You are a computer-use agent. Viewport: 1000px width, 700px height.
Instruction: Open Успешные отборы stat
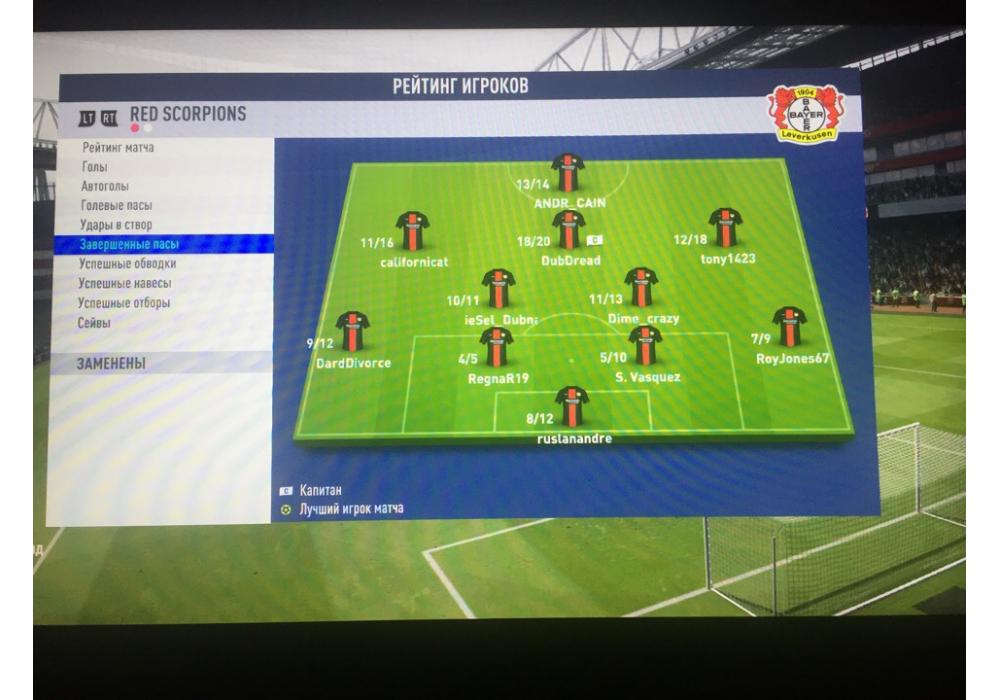124,303
